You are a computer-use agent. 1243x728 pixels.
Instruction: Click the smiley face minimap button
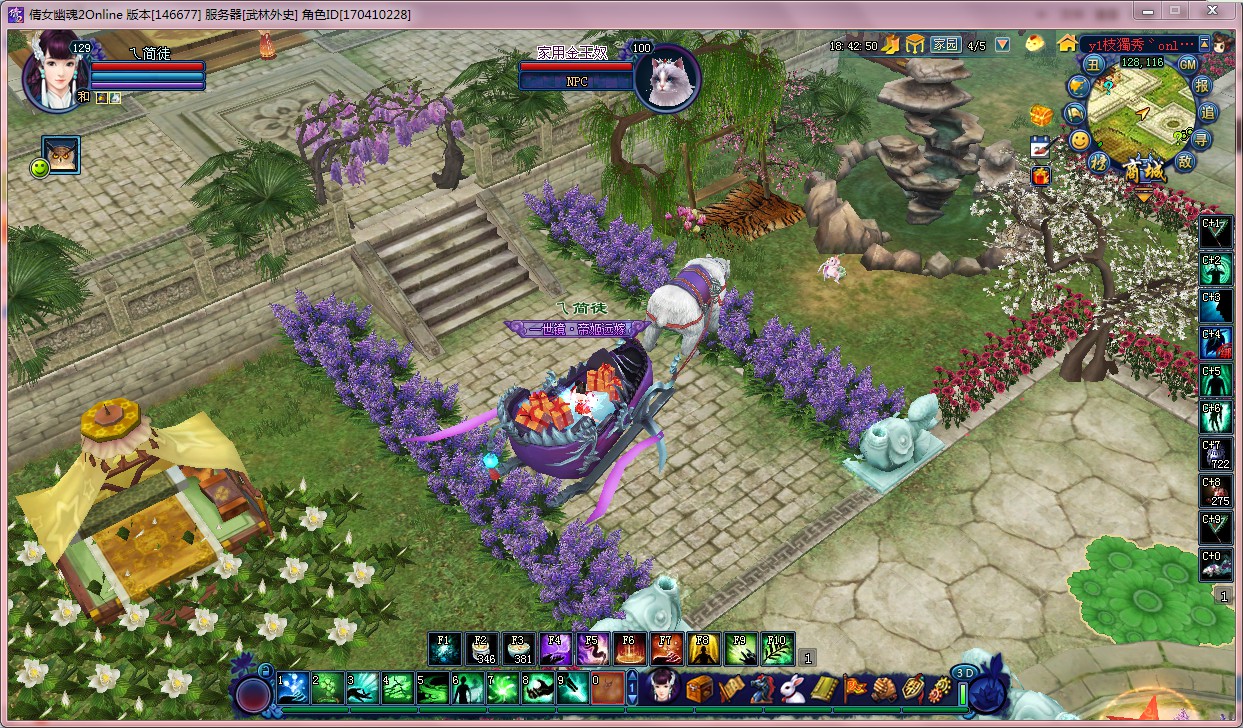pyautogui.click(x=1080, y=140)
